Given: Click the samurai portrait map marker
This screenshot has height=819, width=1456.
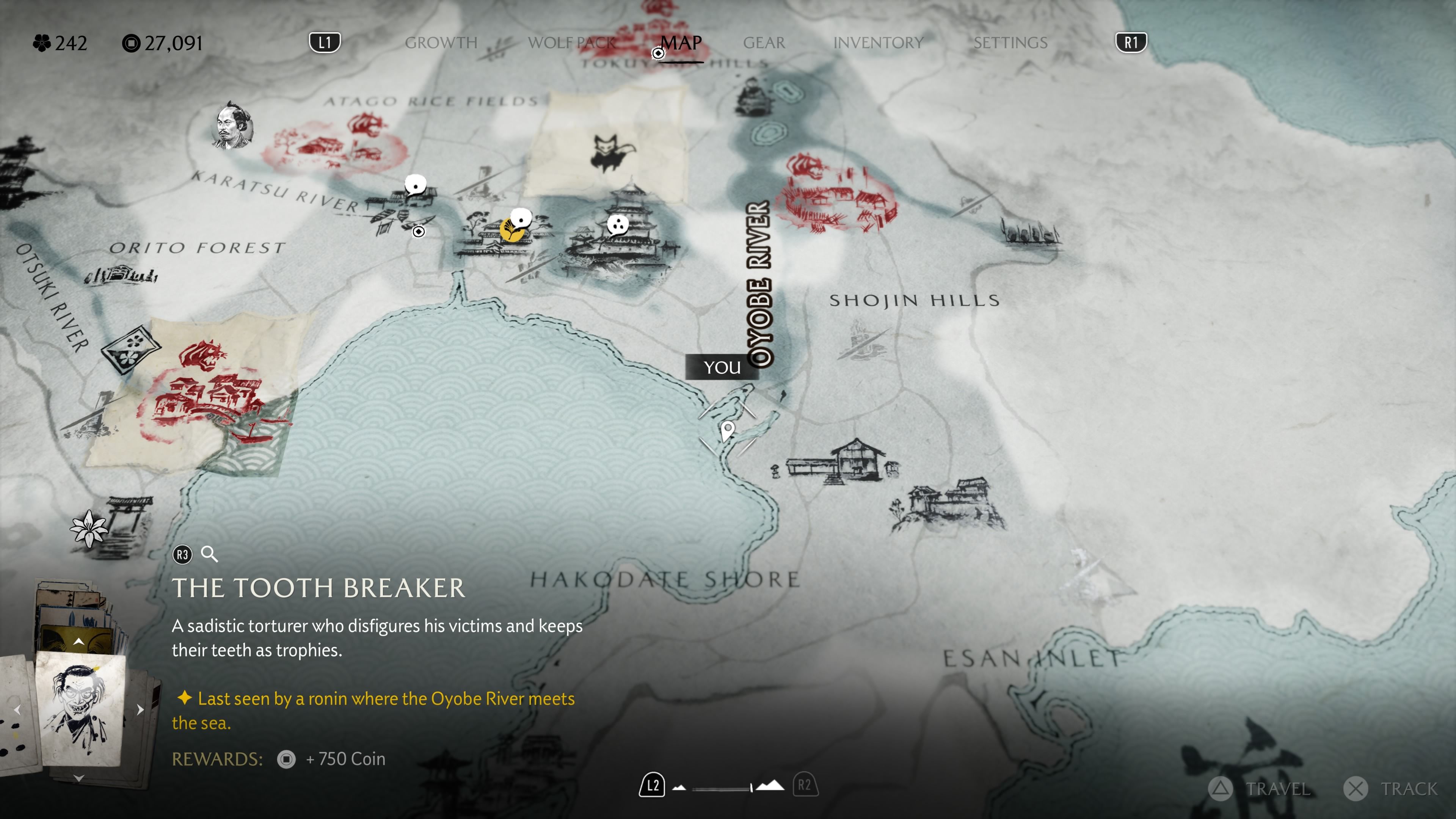Looking at the screenshot, I should coord(232,126).
